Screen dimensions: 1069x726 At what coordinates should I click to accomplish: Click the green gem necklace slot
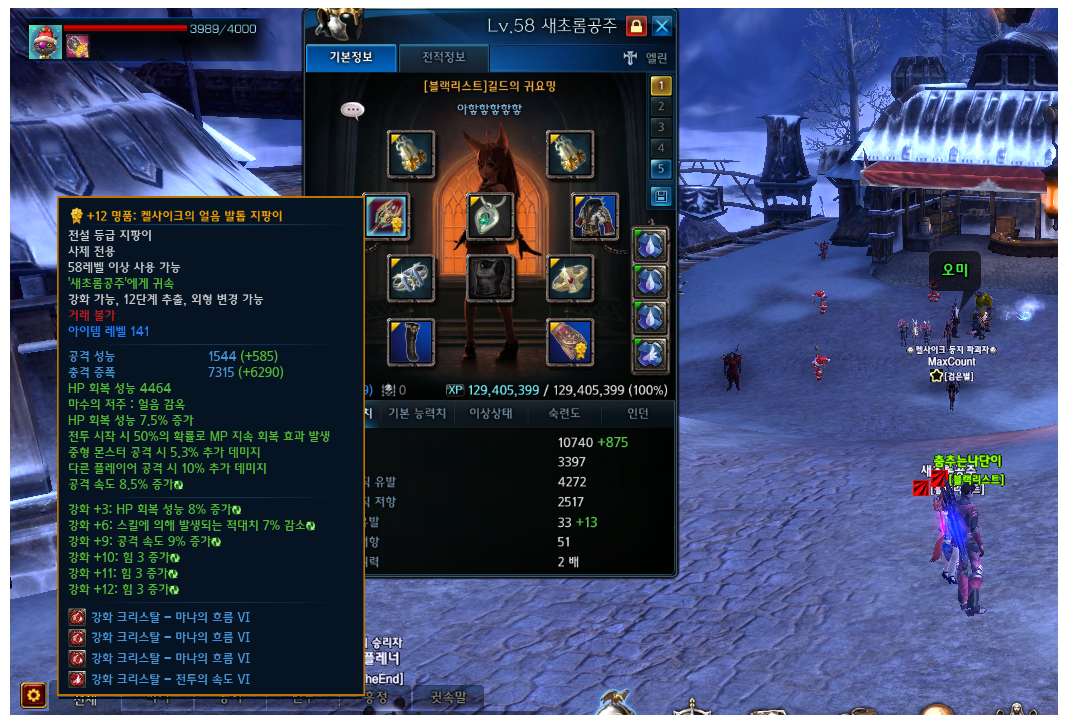click(x=490, y=216)
